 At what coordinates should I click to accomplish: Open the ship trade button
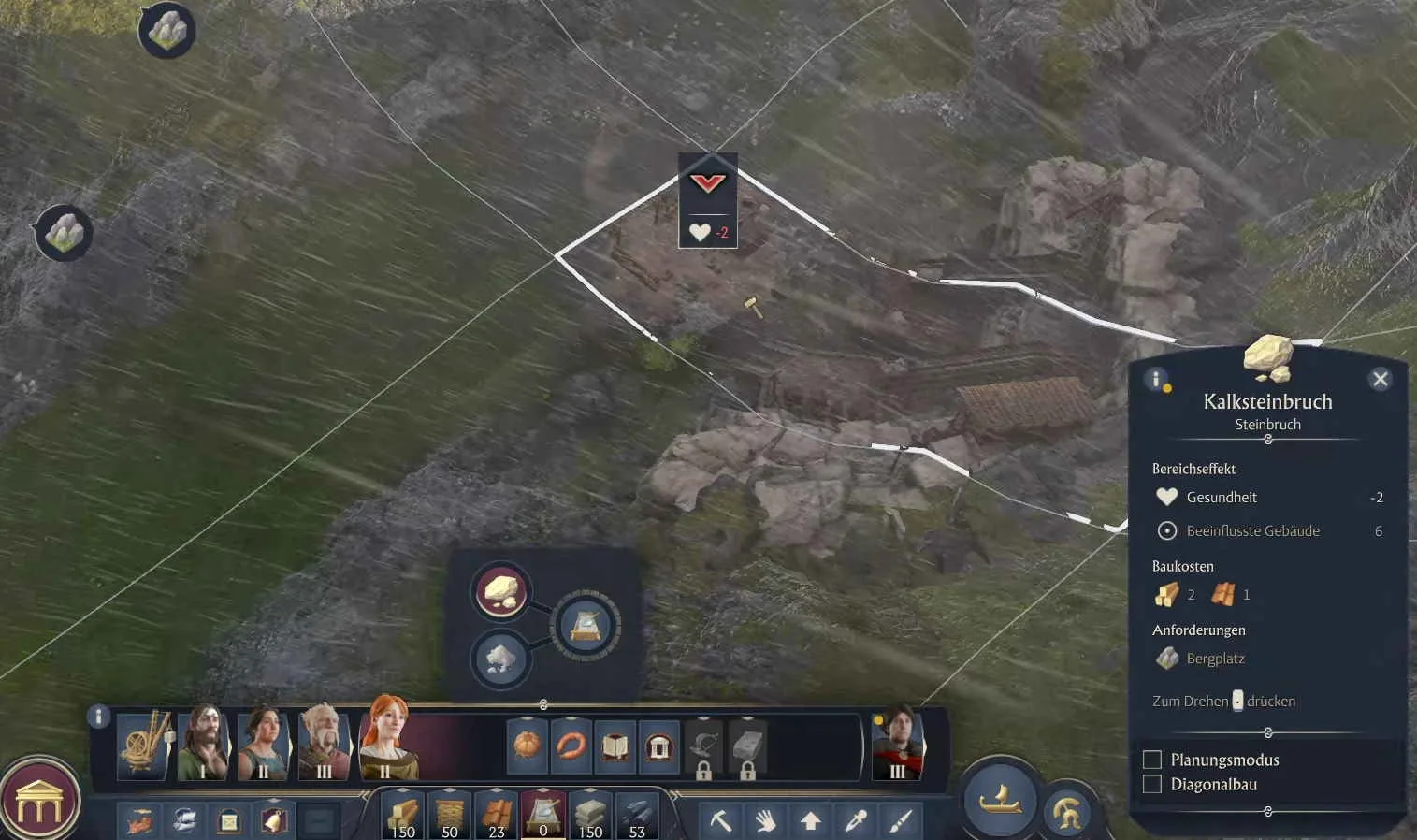pyautogui.click(x=1000, y=799)
